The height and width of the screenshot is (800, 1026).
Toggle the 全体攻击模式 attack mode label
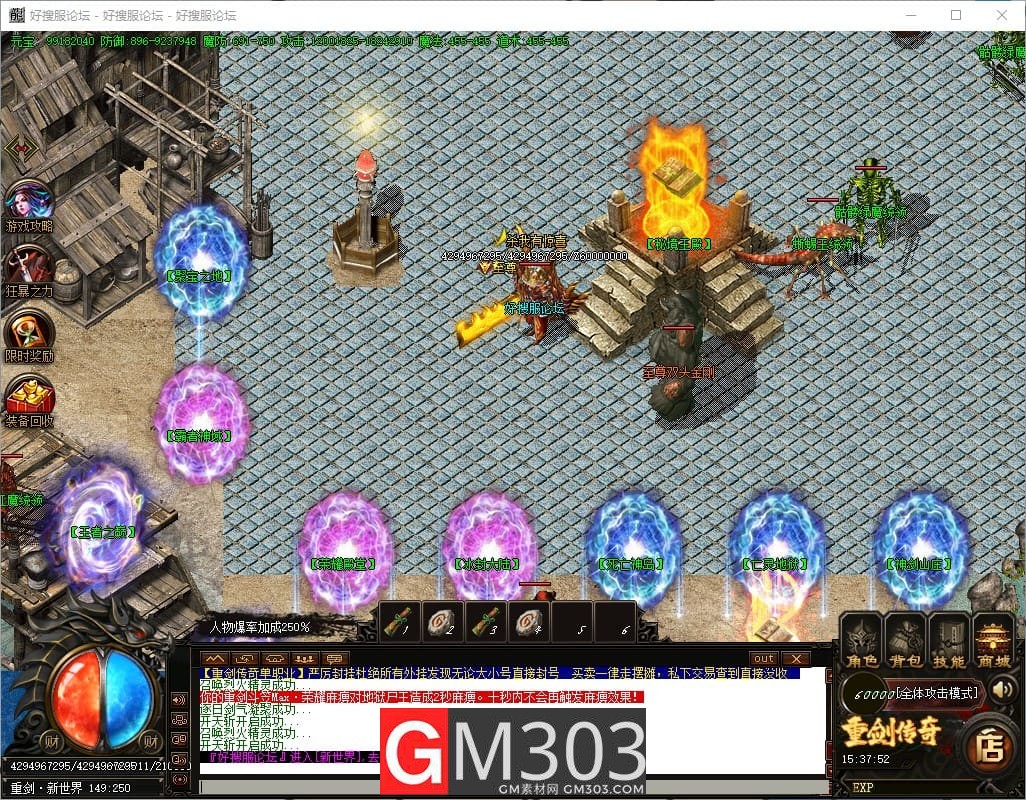click(935, 692)
